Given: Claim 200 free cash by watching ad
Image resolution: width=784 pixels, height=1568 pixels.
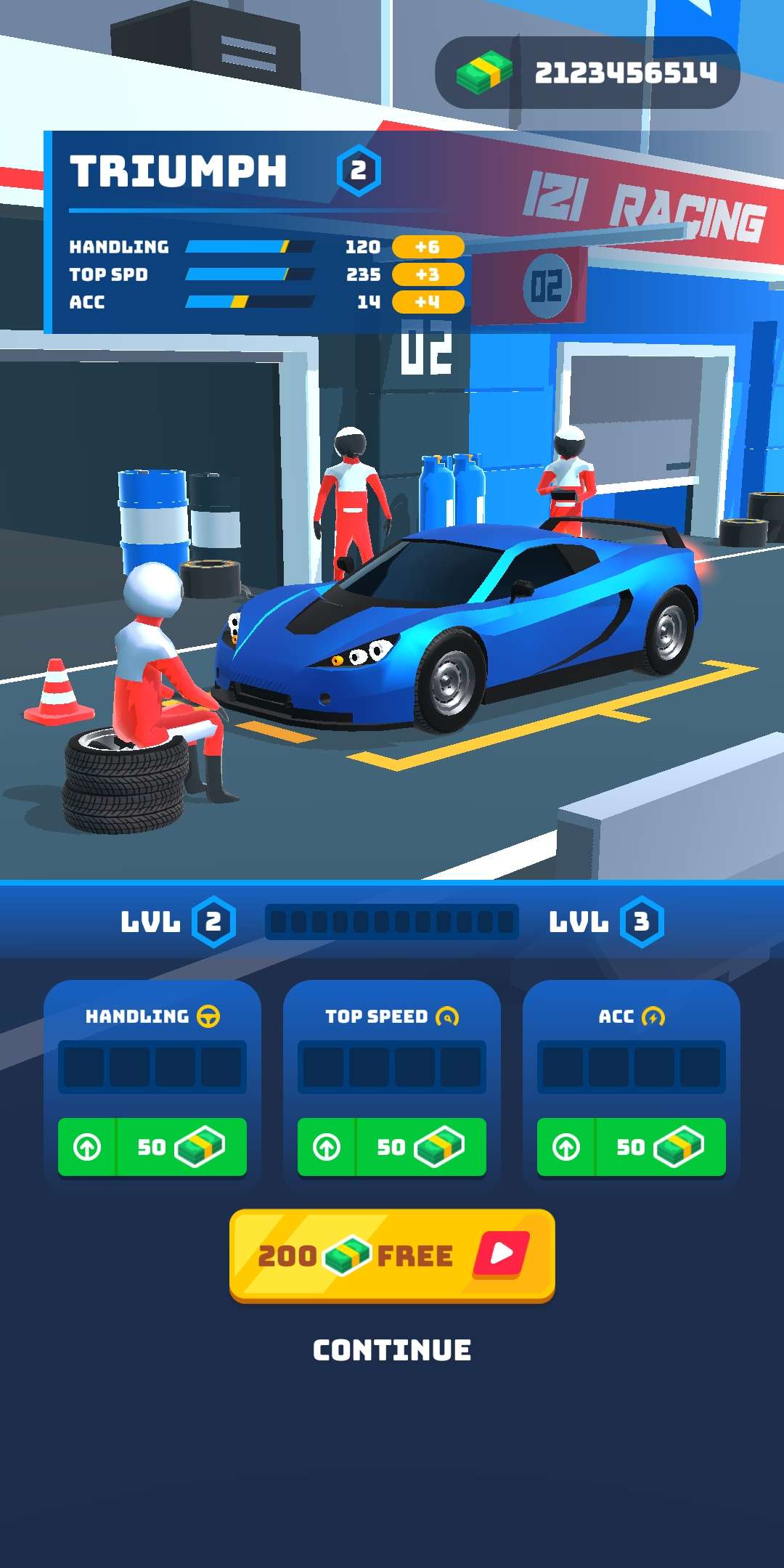Looking at the screenshot, I should [392, 1254].
